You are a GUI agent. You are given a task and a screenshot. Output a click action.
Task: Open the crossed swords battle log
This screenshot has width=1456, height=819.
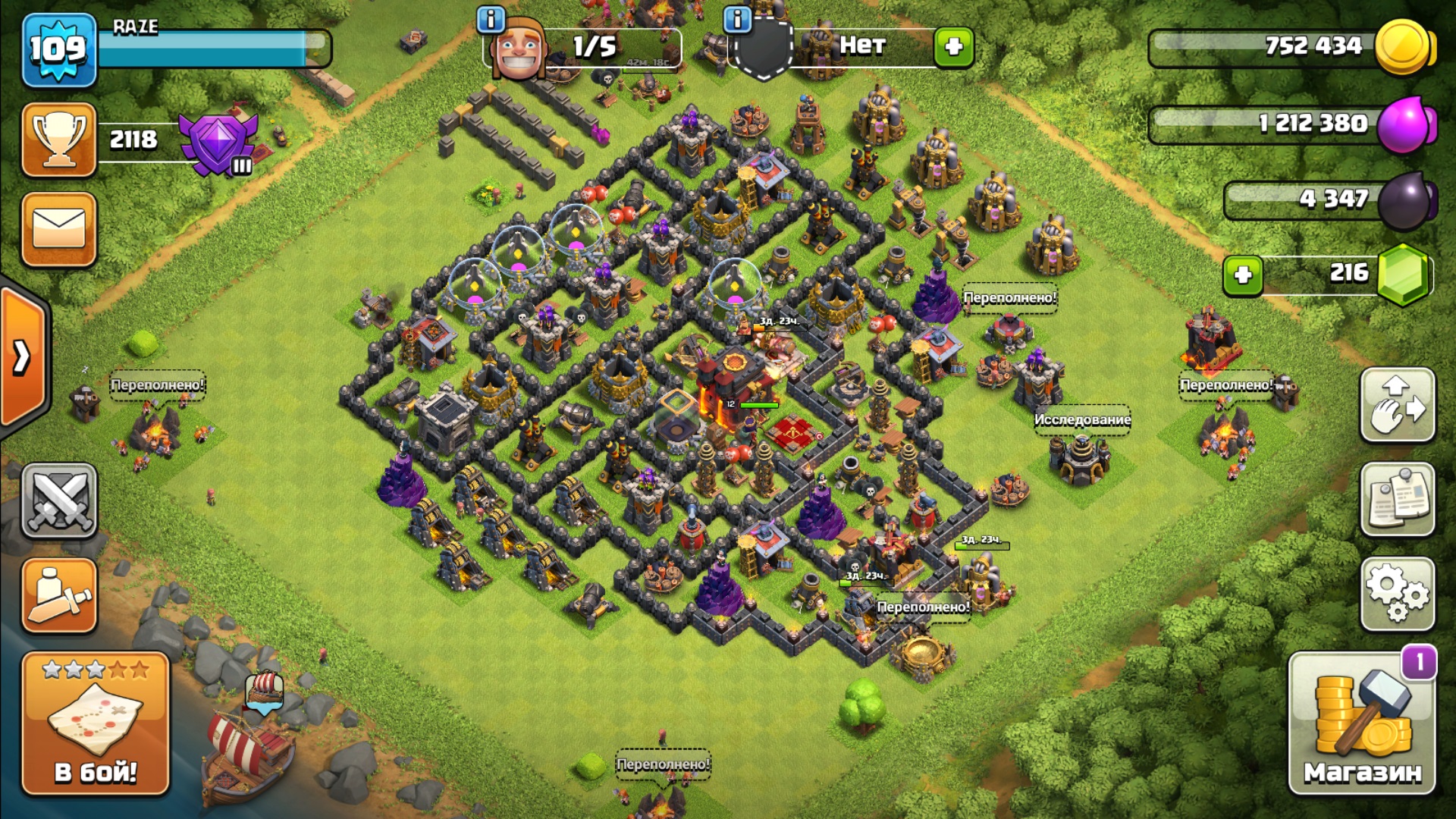pos(59,500)
